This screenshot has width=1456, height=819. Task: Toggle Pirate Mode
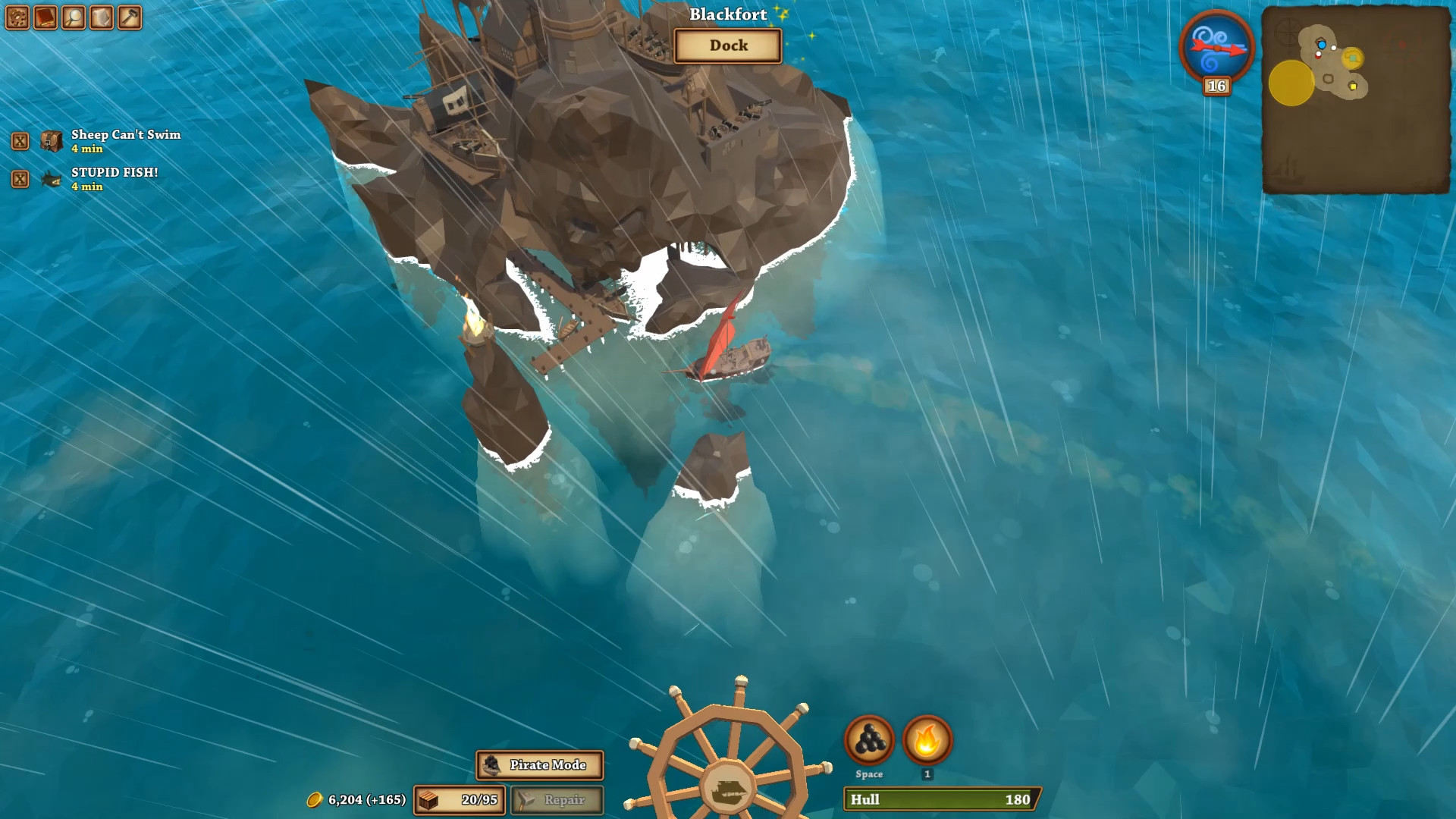click(x=540, y=766)
